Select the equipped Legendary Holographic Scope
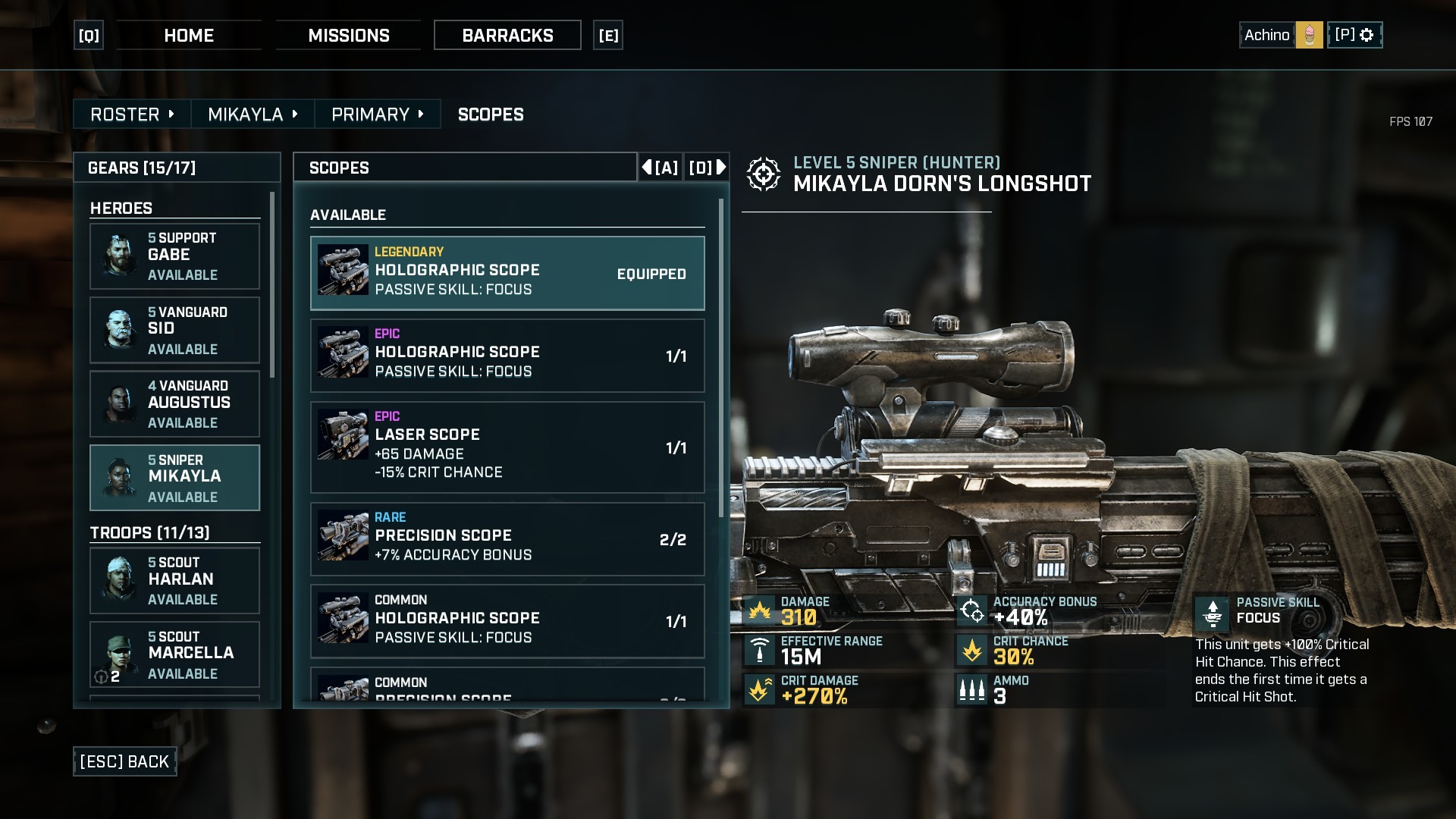1456x819 pixels. coord(507,273)
